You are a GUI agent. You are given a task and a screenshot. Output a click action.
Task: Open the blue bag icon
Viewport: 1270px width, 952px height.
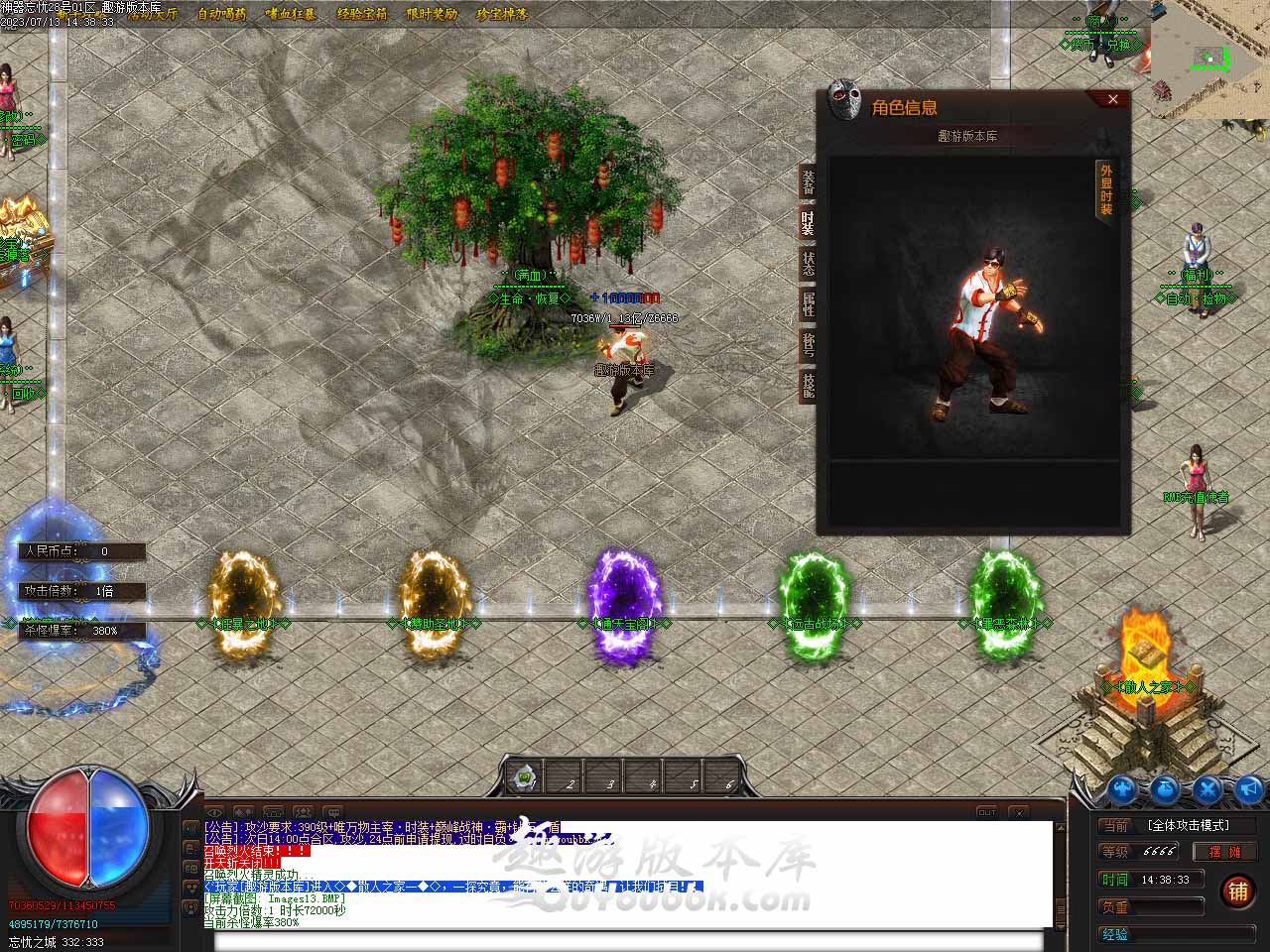1165,789
